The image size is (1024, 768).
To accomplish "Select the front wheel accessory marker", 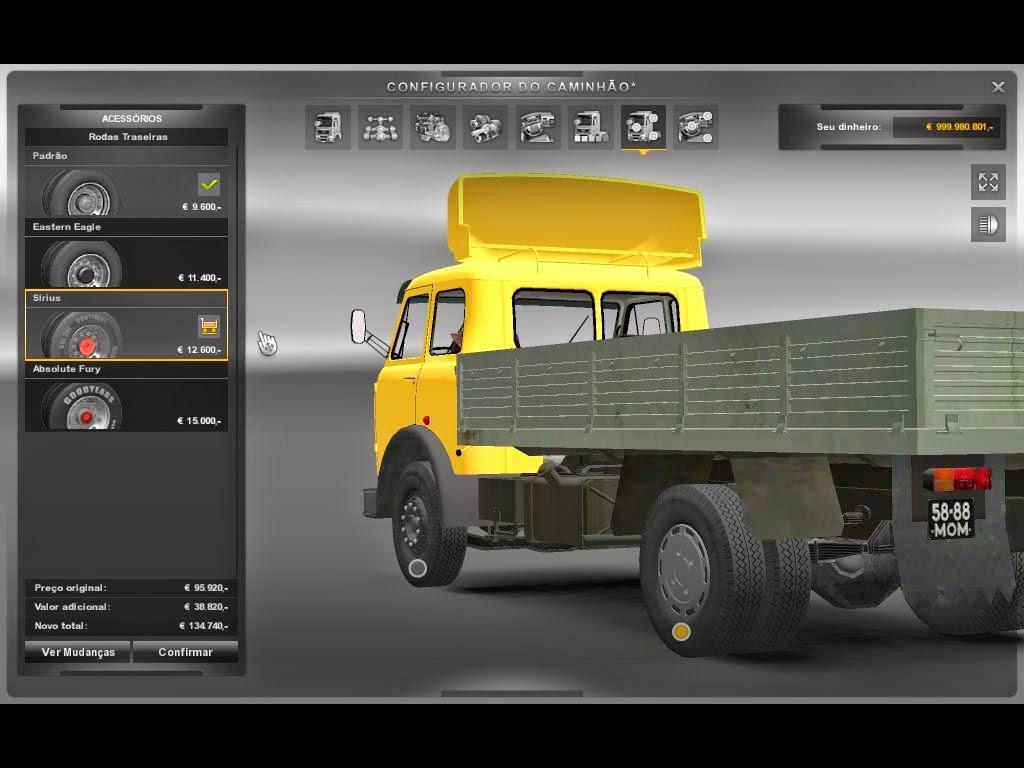I will (x=418, y=568).
